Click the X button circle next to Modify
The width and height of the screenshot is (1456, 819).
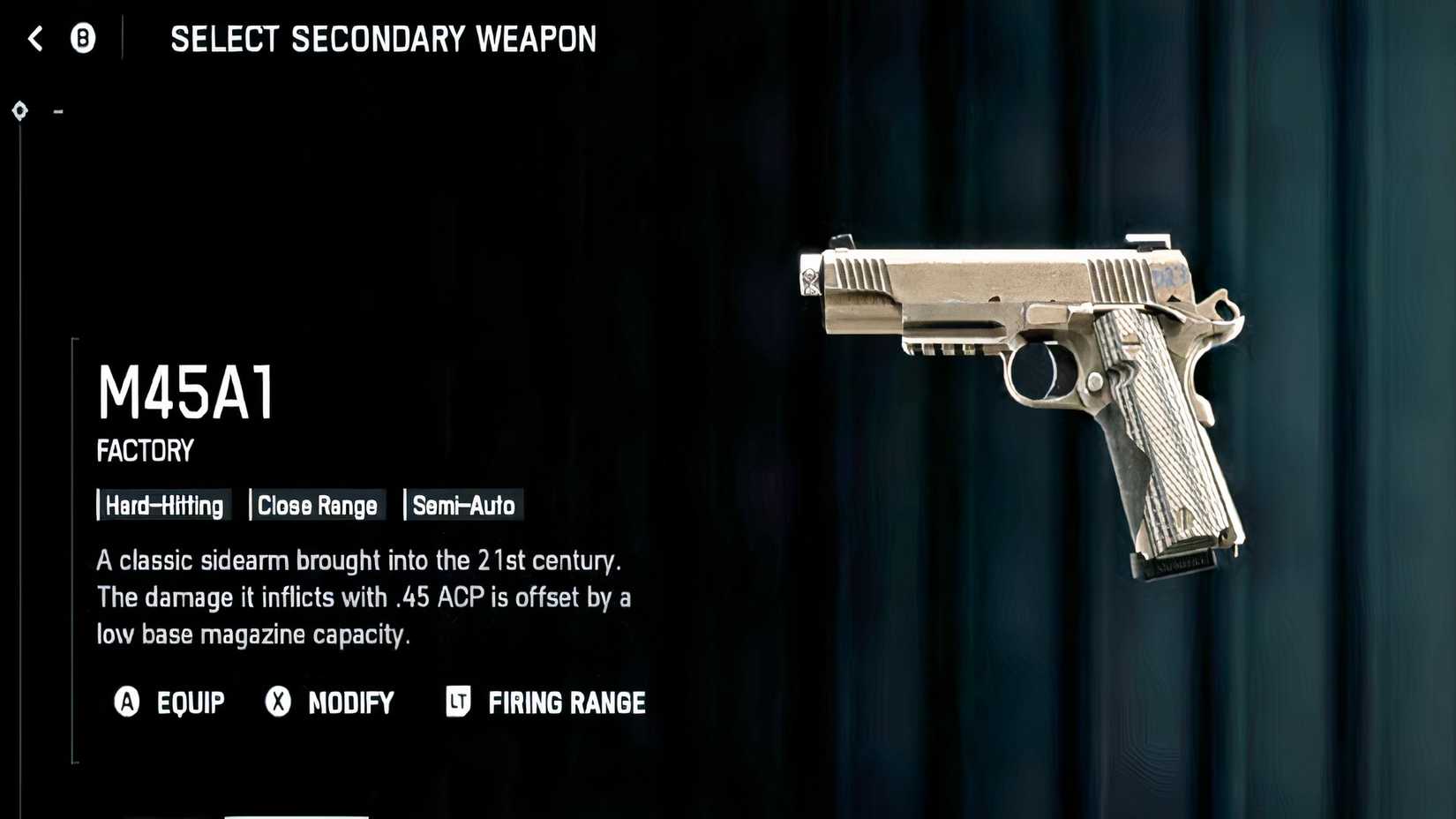point(278,703)
